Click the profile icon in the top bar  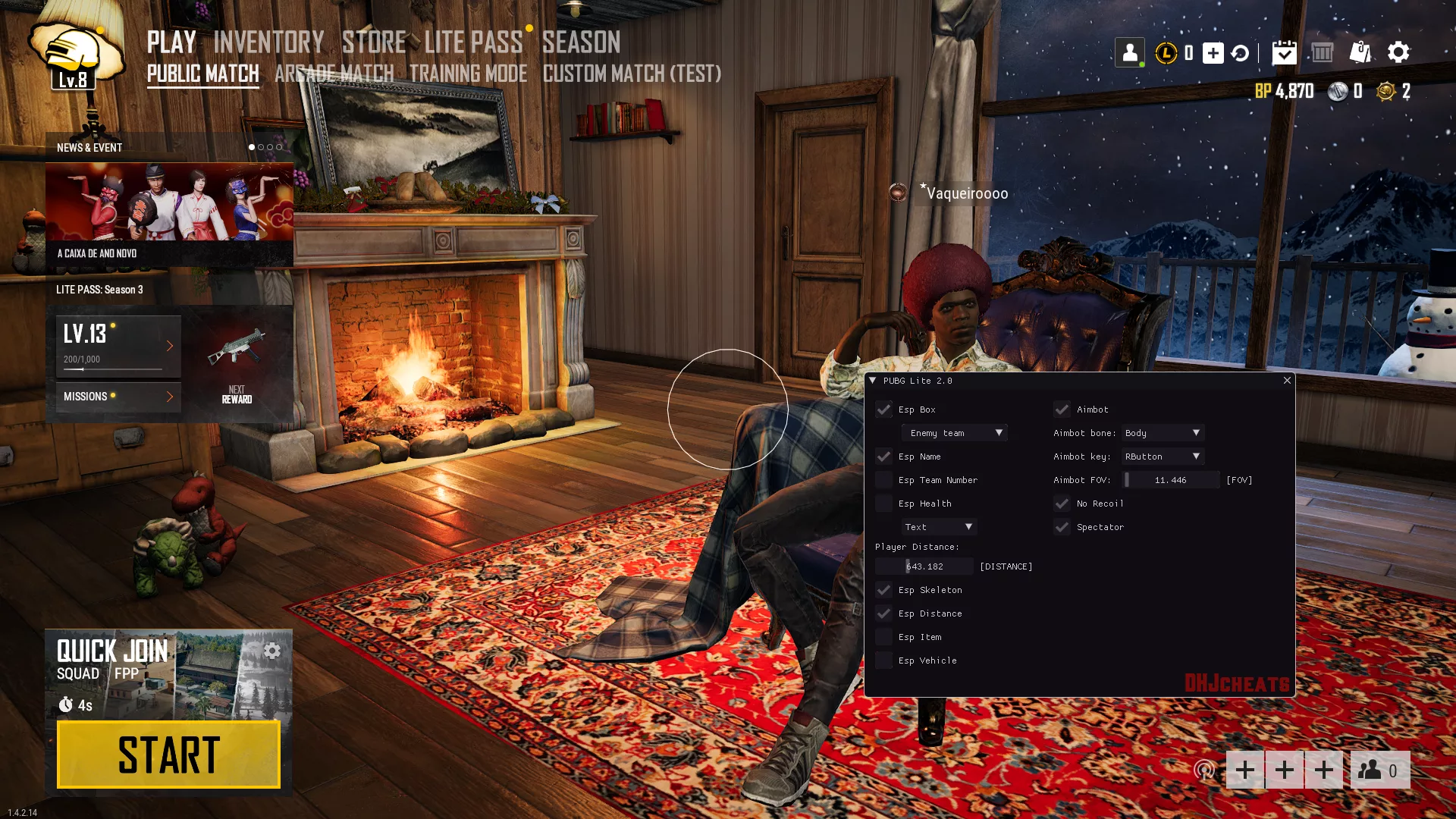coord(1129,52)
